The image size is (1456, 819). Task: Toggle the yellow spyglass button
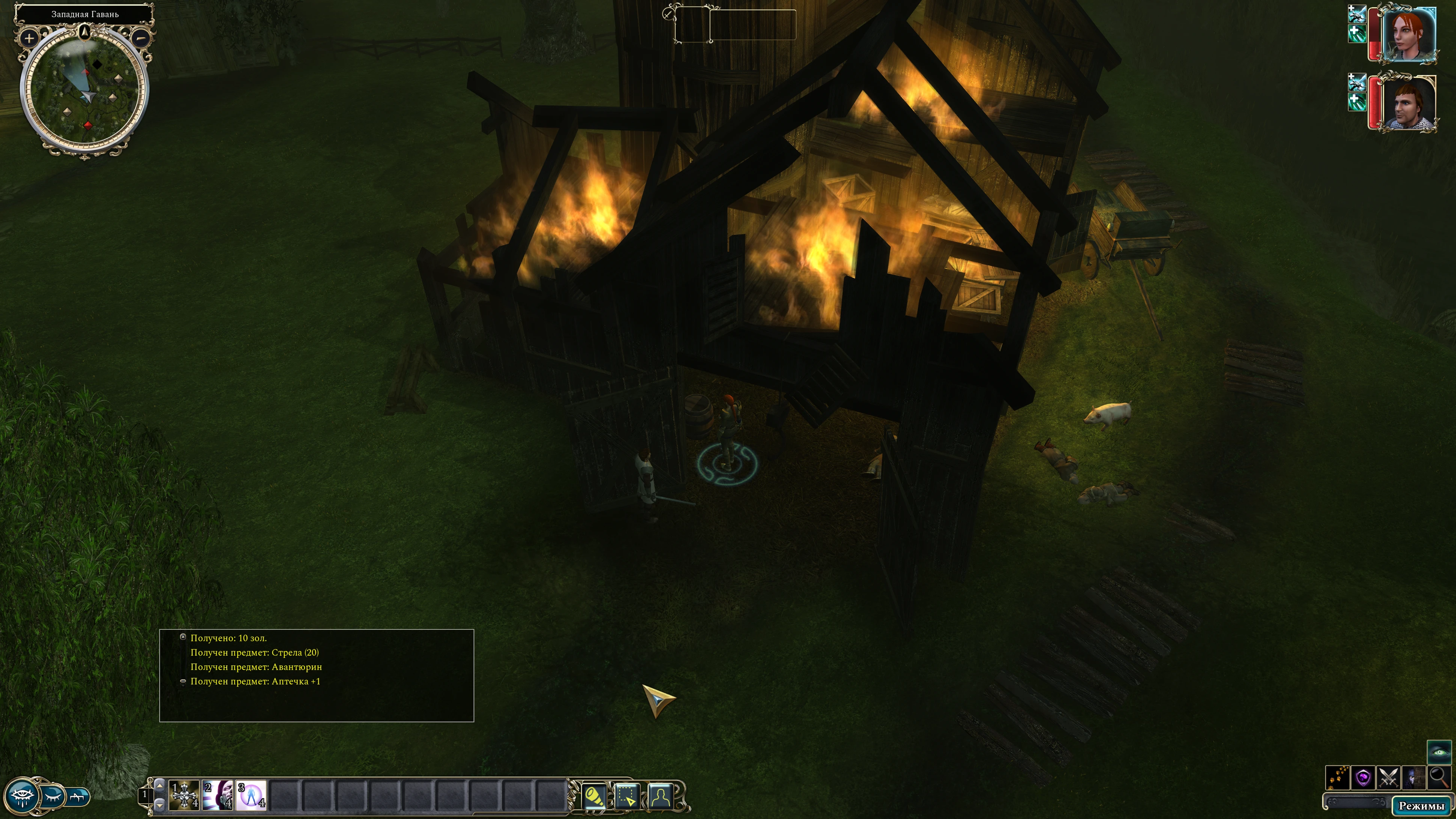594,796
